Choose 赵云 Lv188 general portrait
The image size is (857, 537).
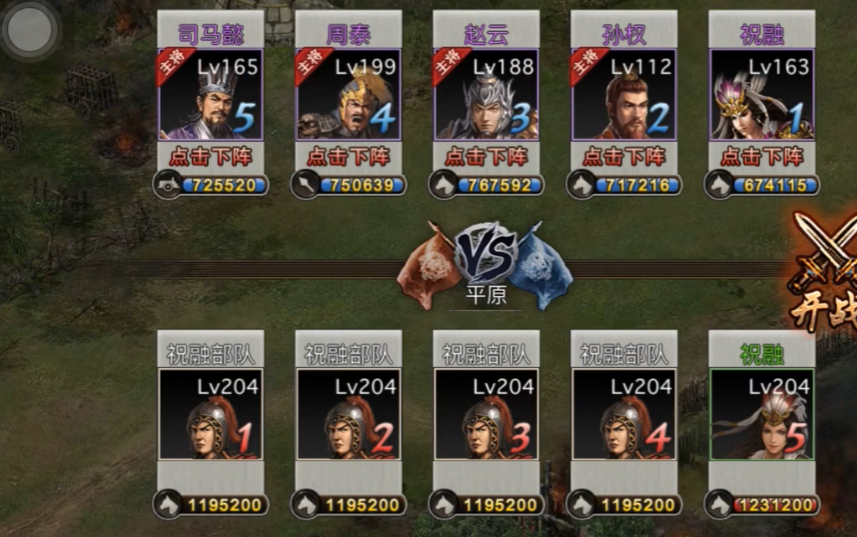(x=486, y=96)
